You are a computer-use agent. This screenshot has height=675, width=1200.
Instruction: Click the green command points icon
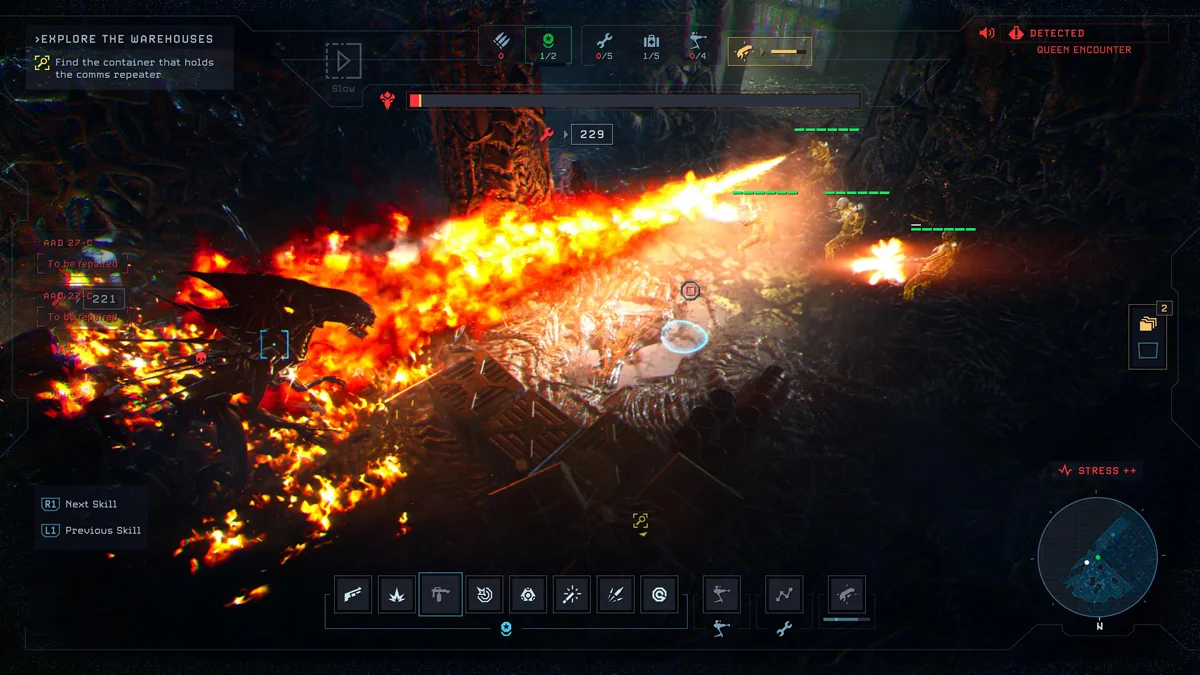(x=548, y=45)
